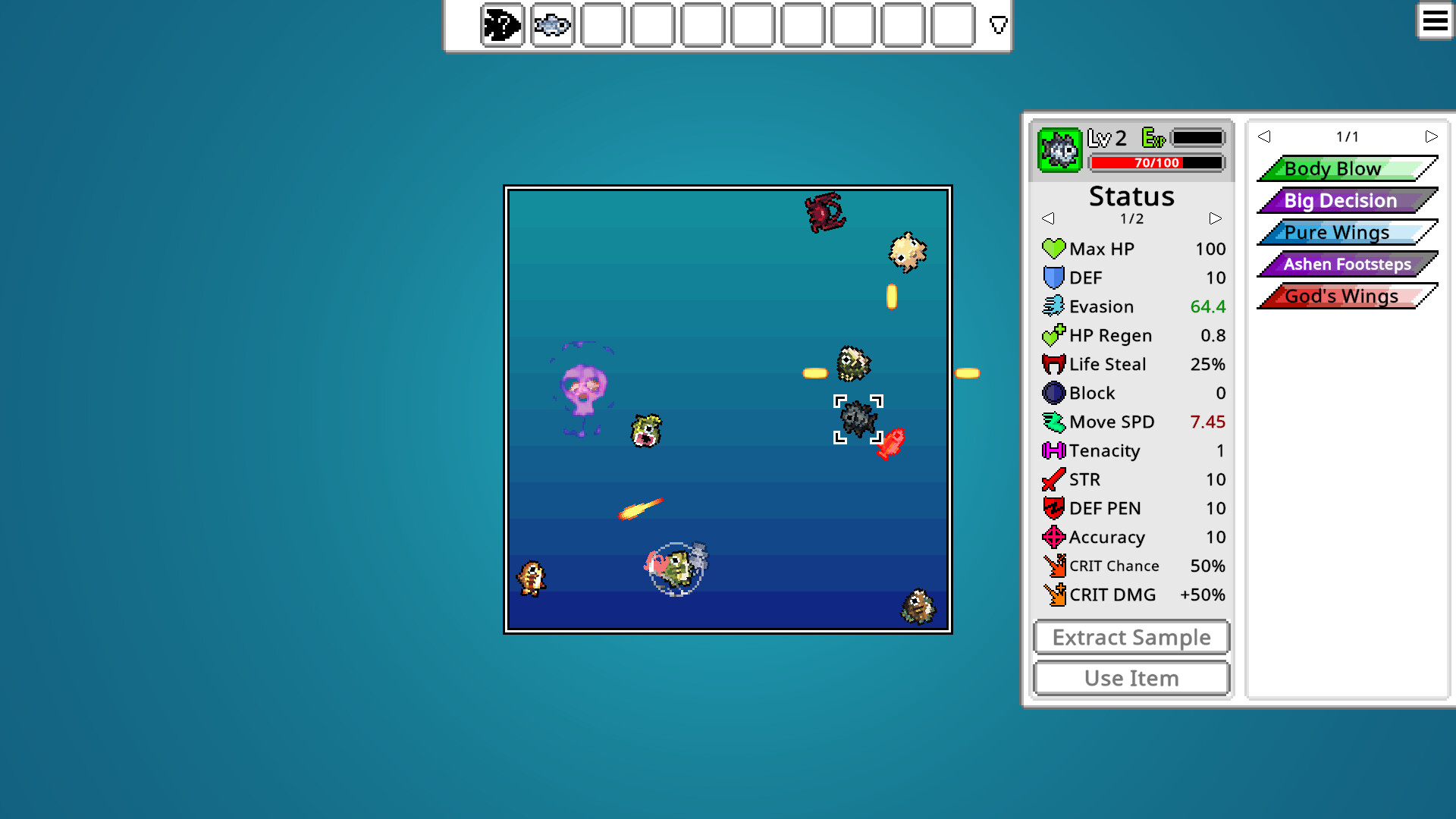Image resolution: width=1456 pixels, height=819 pixels.
Task: Click the left arrow above the skills list
Action: [x=1264, y=136]
